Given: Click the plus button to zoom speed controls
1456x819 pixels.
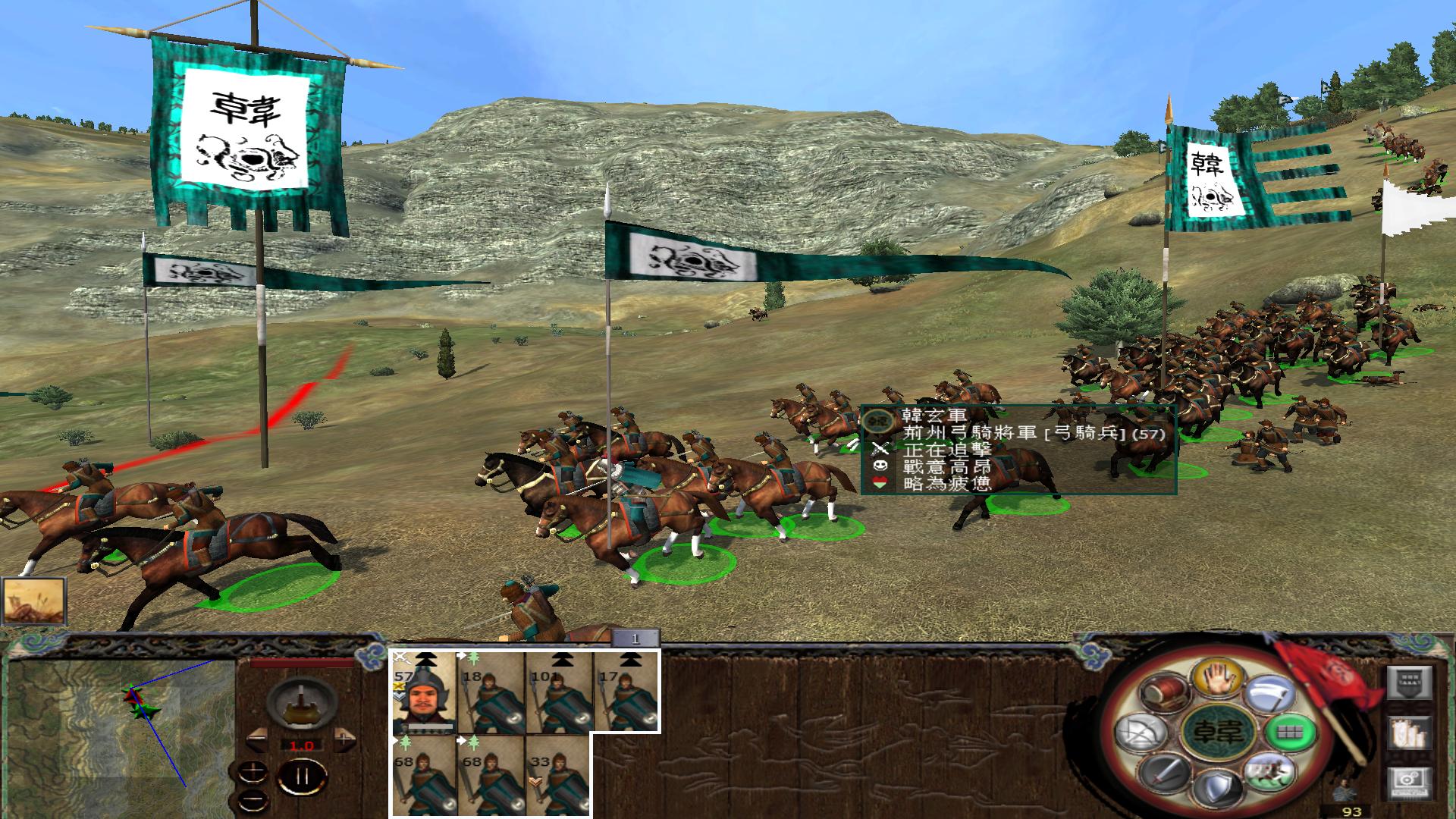Looking at the screenshot, I should (253, 772).
